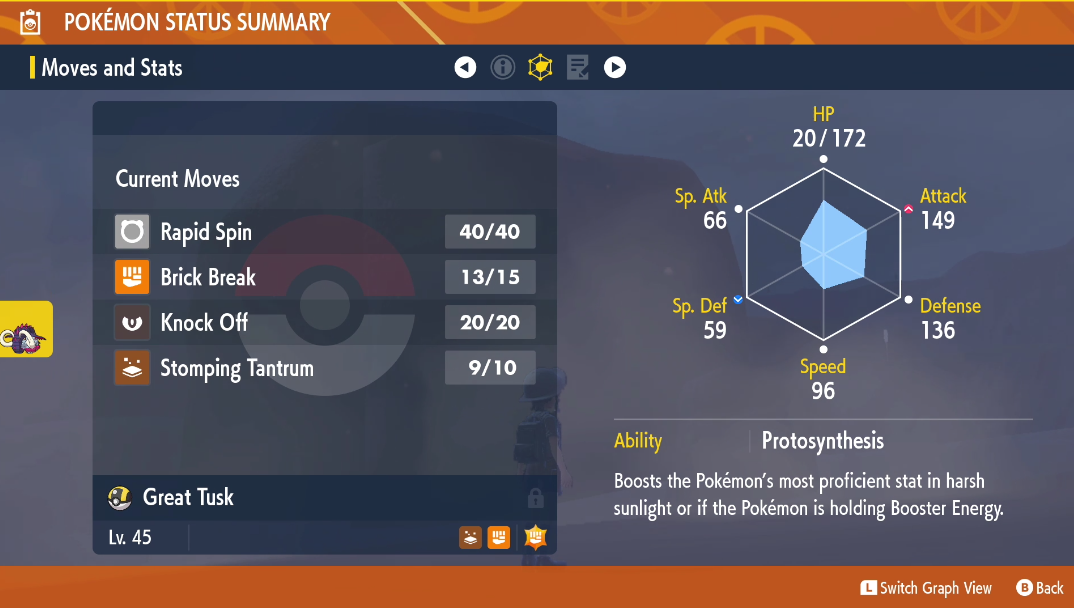Select the Moves and Stats hexagon tab
Viewport: 1074px width, 608px height.
(540, 68)
